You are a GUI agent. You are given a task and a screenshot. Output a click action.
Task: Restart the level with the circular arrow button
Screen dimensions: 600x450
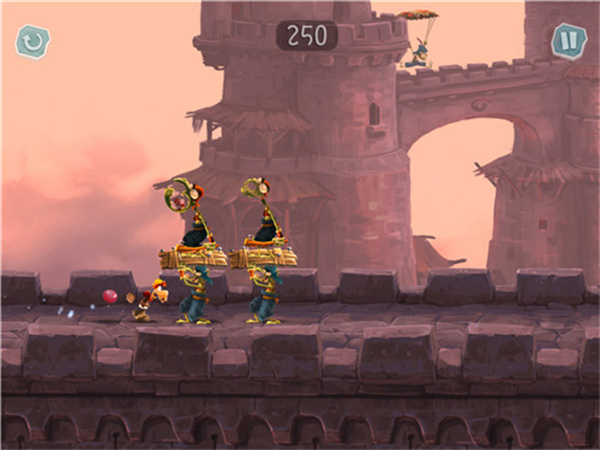[32, 41]
